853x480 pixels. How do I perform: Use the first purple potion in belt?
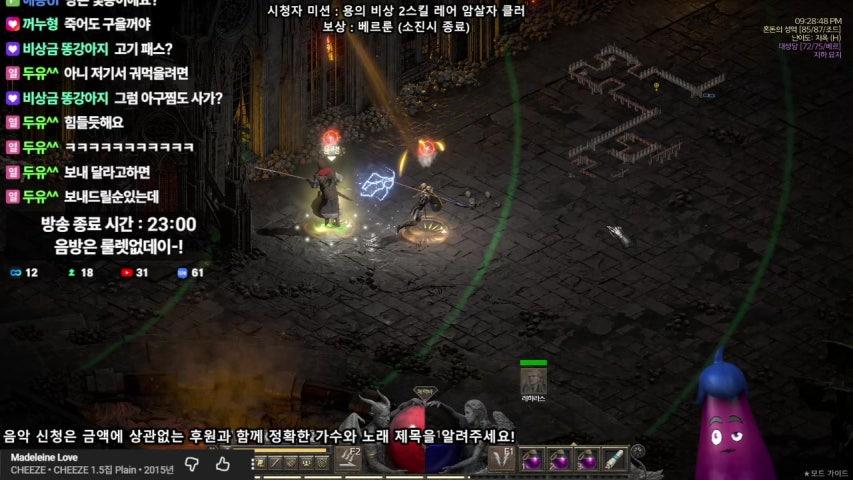[534, 460]
